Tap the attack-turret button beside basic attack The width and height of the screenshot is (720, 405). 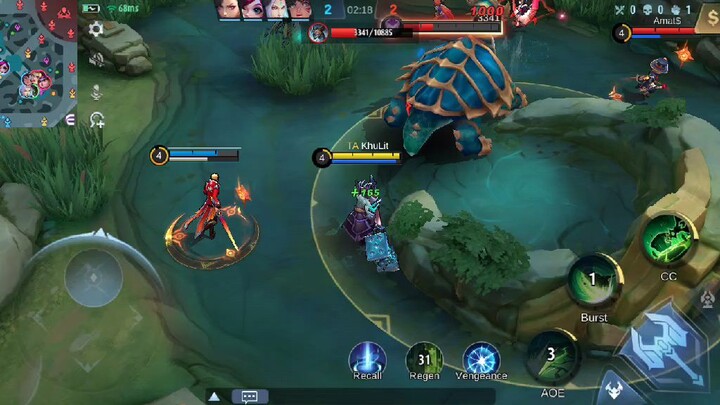point(708,298)
